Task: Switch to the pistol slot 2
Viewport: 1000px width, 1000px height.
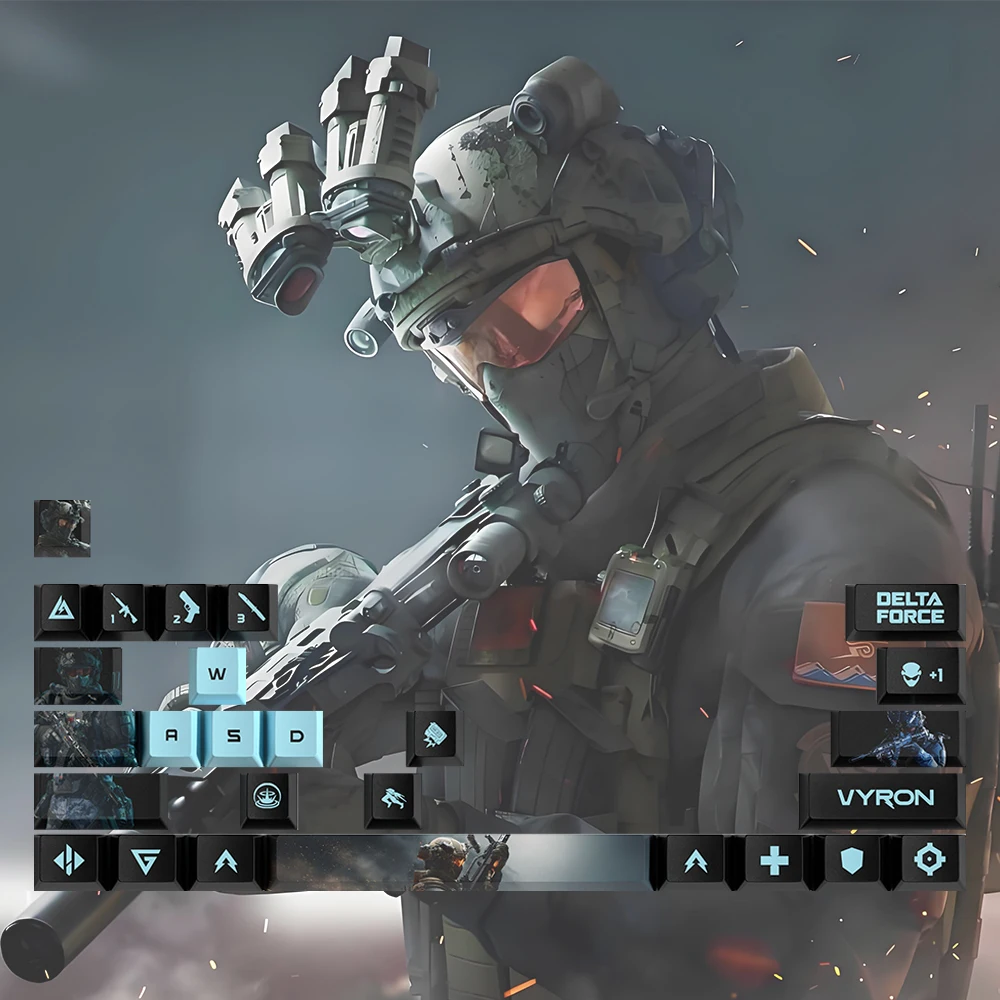Action: tap(187, 608)
